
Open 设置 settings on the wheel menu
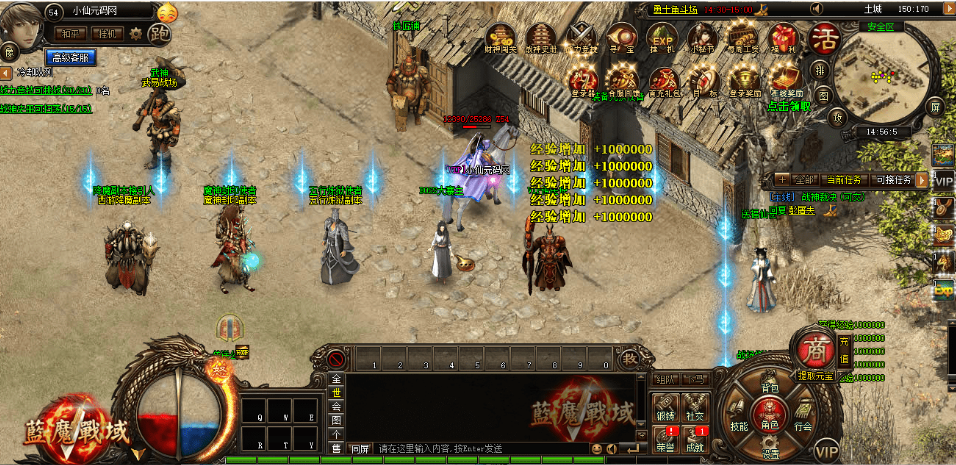(x=770, y=450)
